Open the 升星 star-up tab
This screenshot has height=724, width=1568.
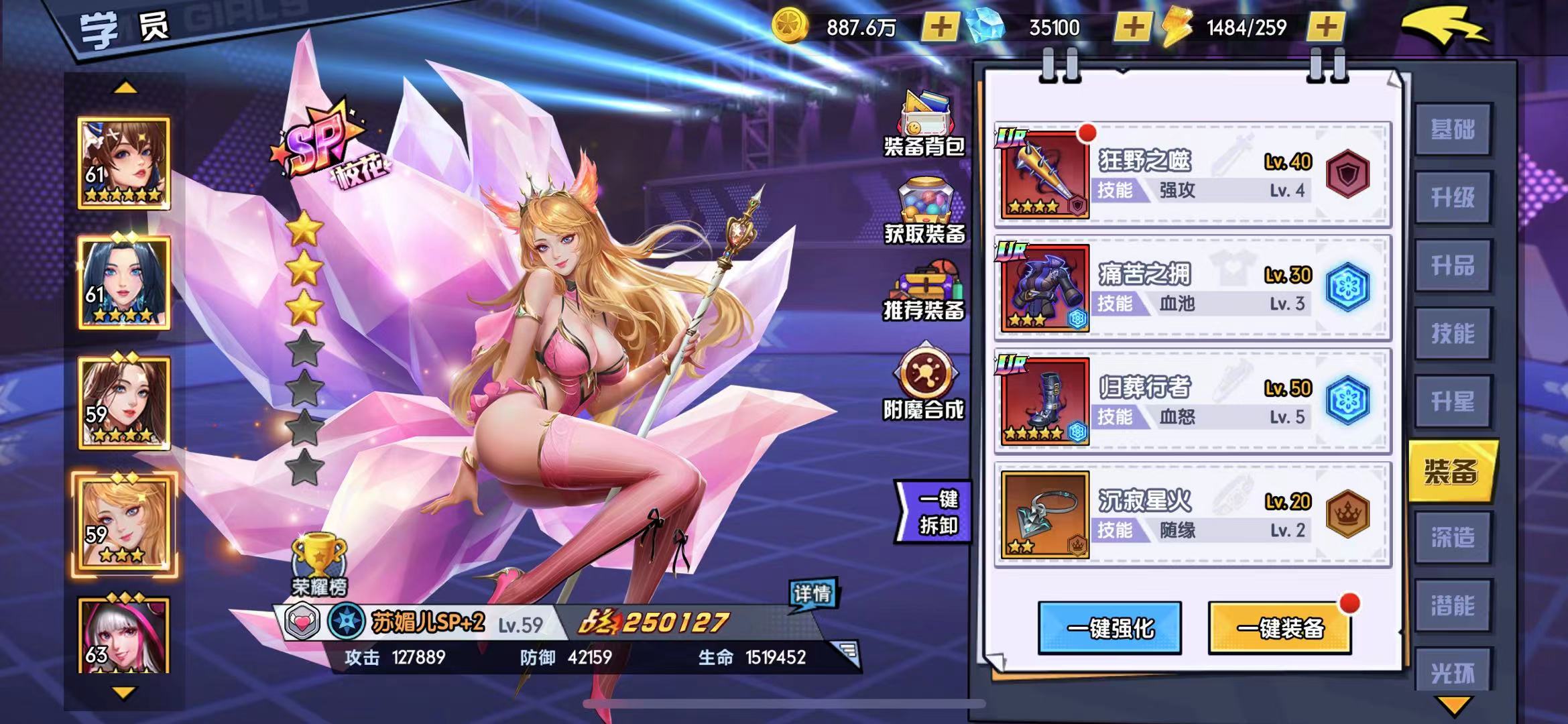tap(1453, 402)
